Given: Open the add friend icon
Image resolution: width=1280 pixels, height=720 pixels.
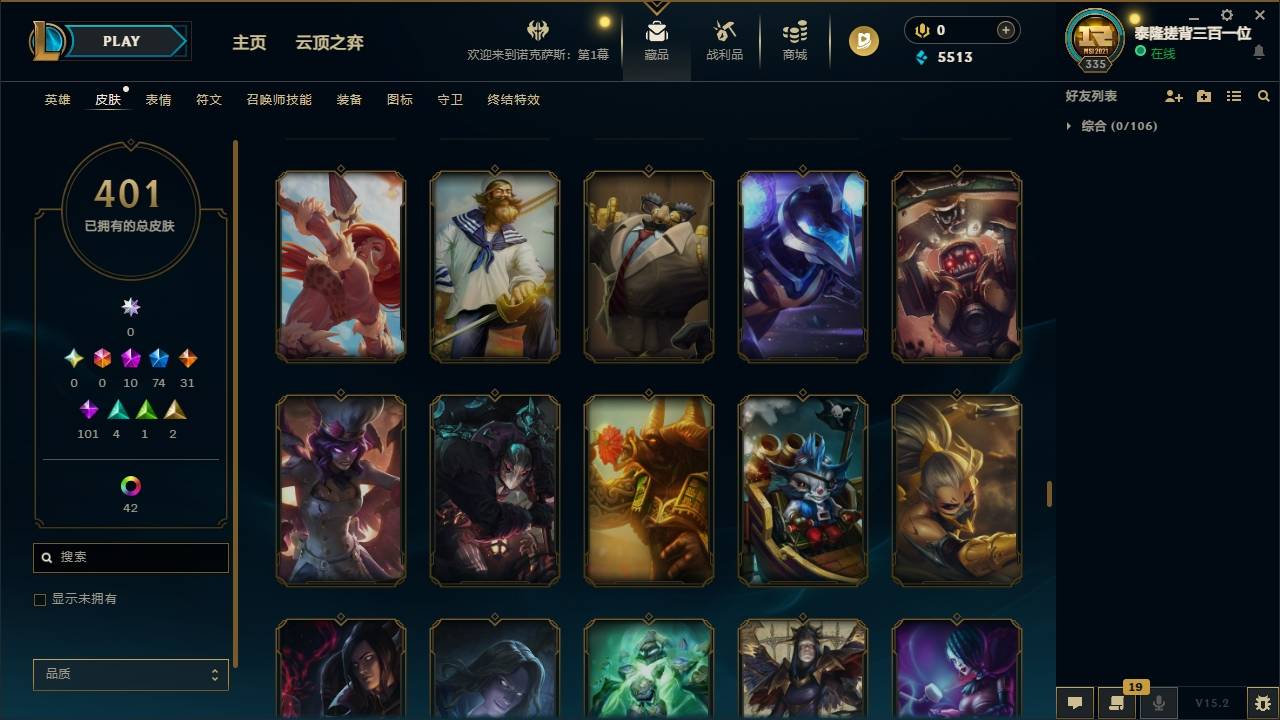Looking at the screenshot, I should click(x=1174, y=96).
